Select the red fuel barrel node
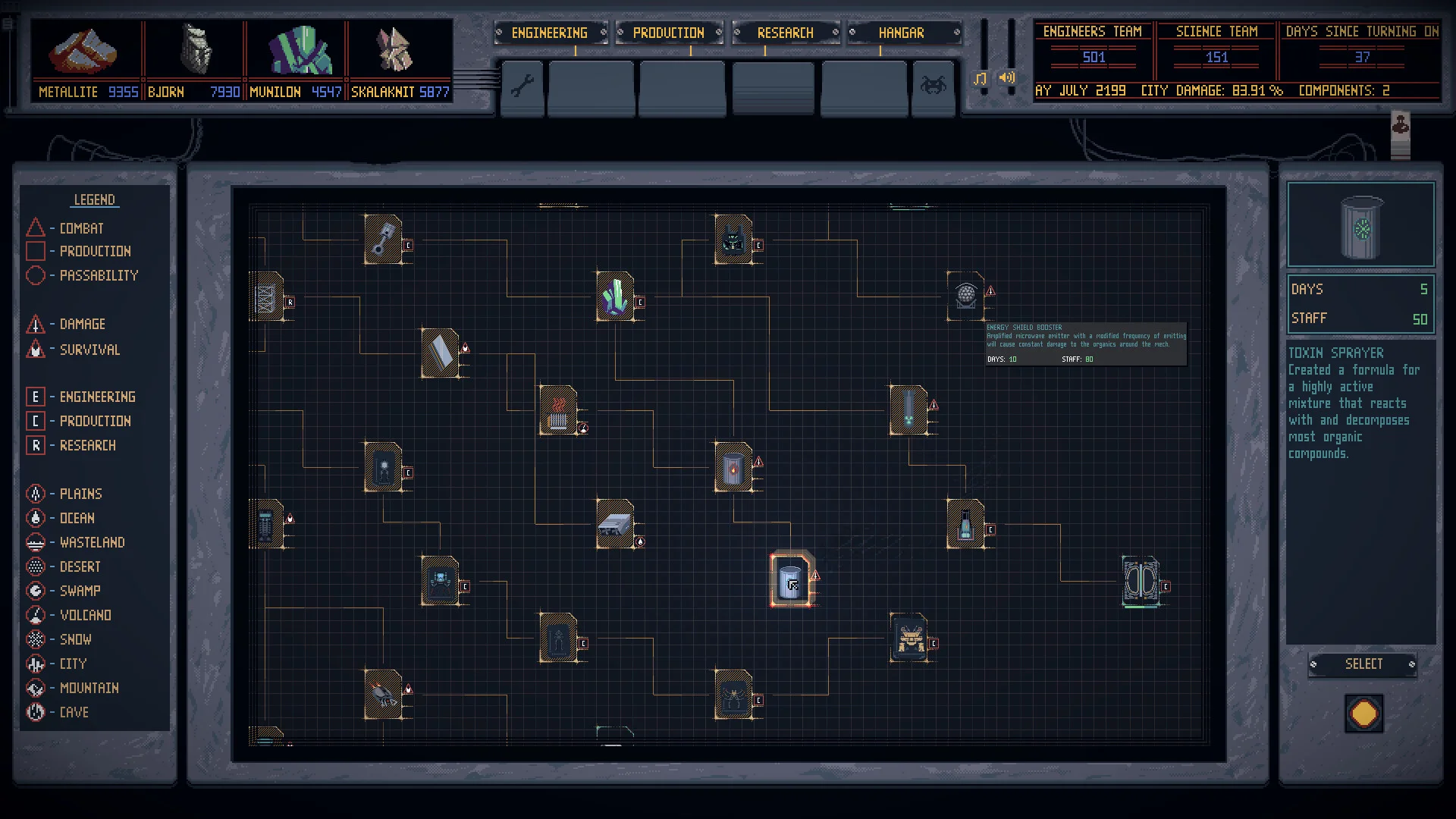This screenshot has height=819, width=1456. (733, 467)
